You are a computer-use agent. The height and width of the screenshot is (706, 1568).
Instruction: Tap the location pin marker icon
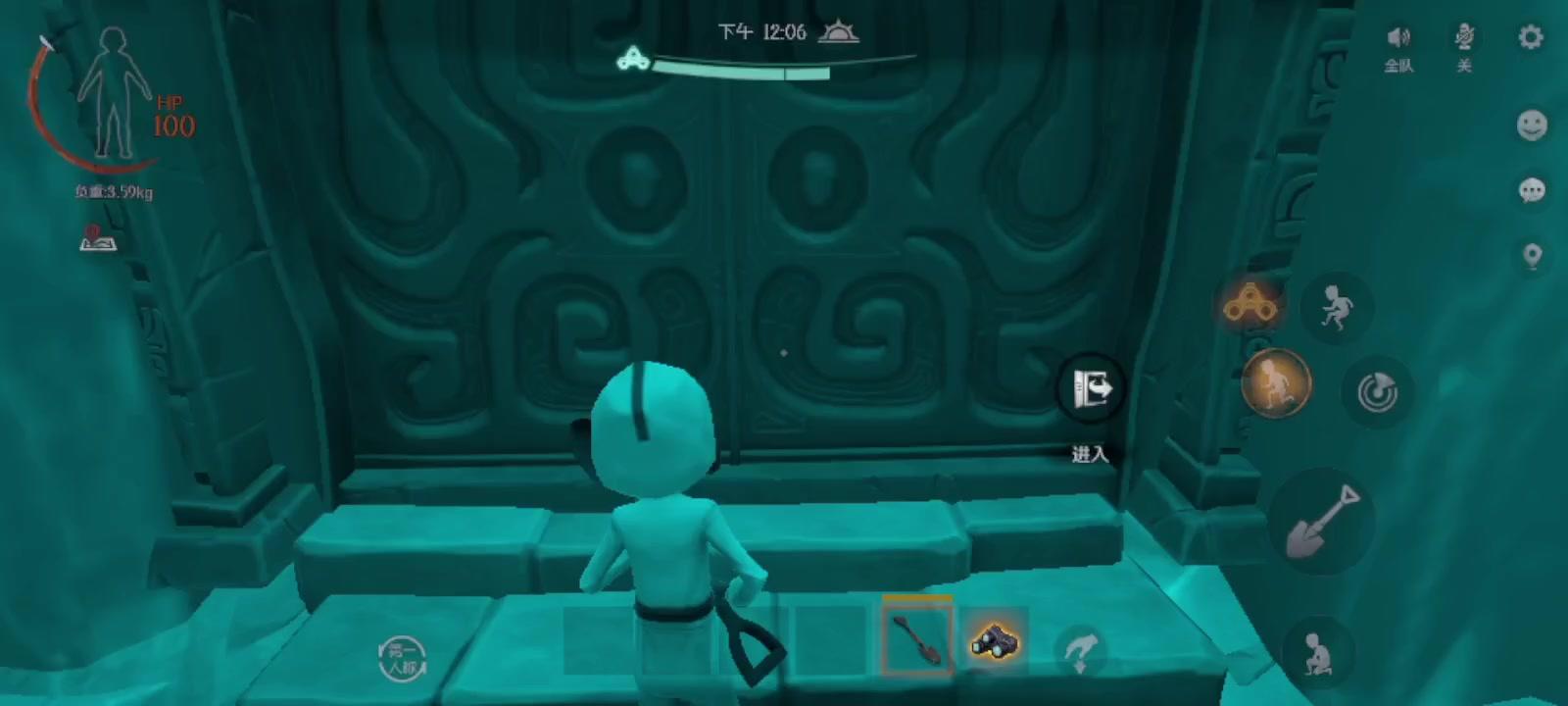pyautogui.click(x=1532, y=256)
